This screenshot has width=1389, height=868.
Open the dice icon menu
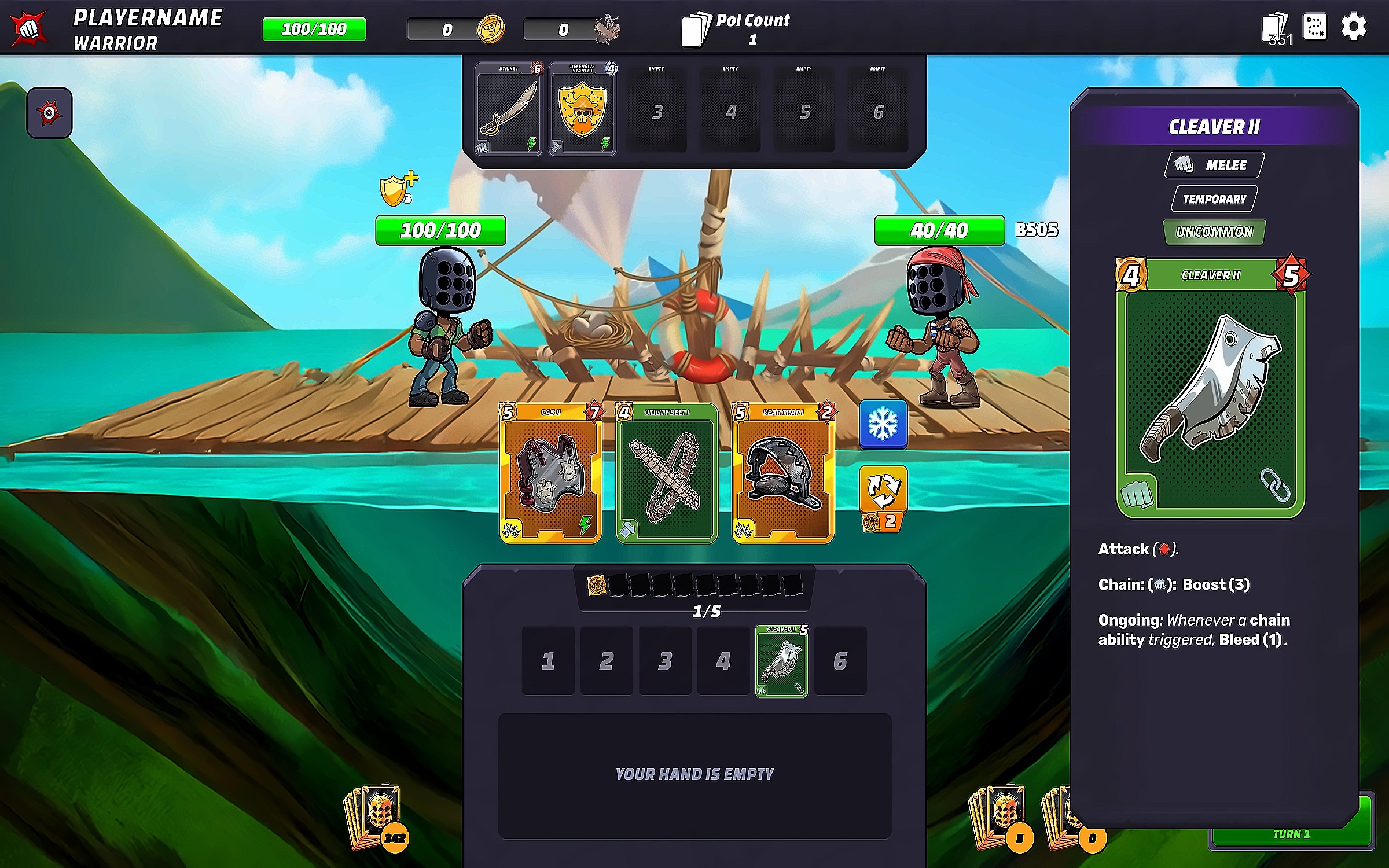1315,27
